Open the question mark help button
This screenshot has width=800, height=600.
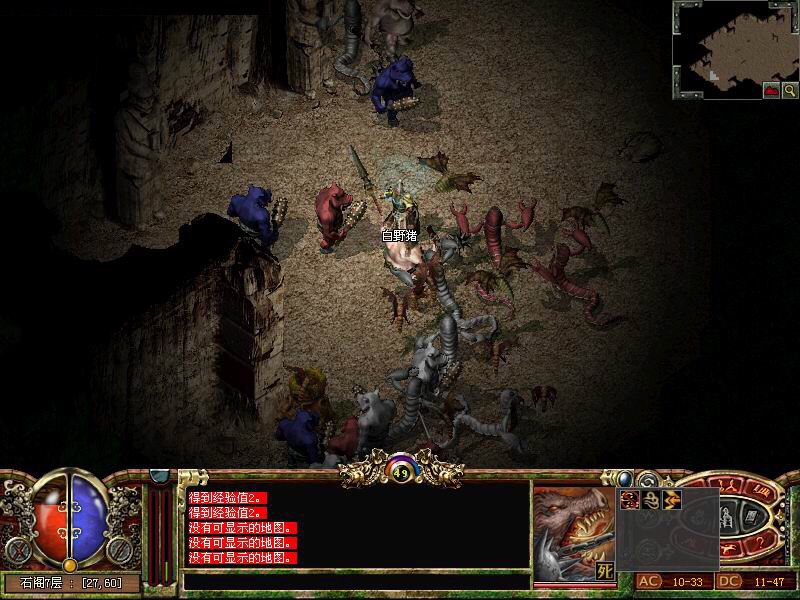point(760,541)
